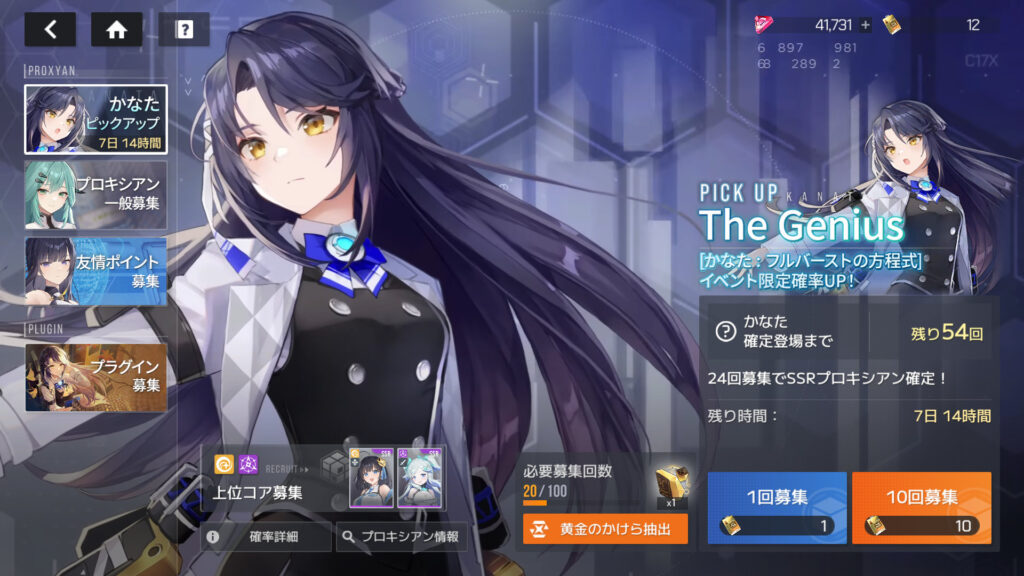Viewport: 1024px width, 576px height.
Task: Return to the home screen
Action: pos(116,29)
